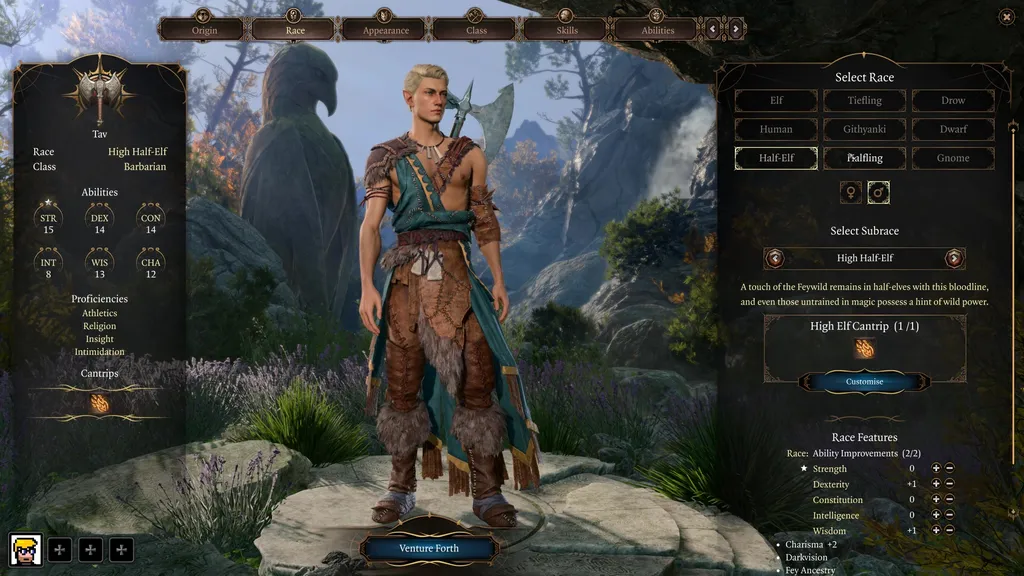The width and height of the screenshot is (1024, 576).
Task: Decrease the Dexterity ability improvement
Action: tap(949, 484)
